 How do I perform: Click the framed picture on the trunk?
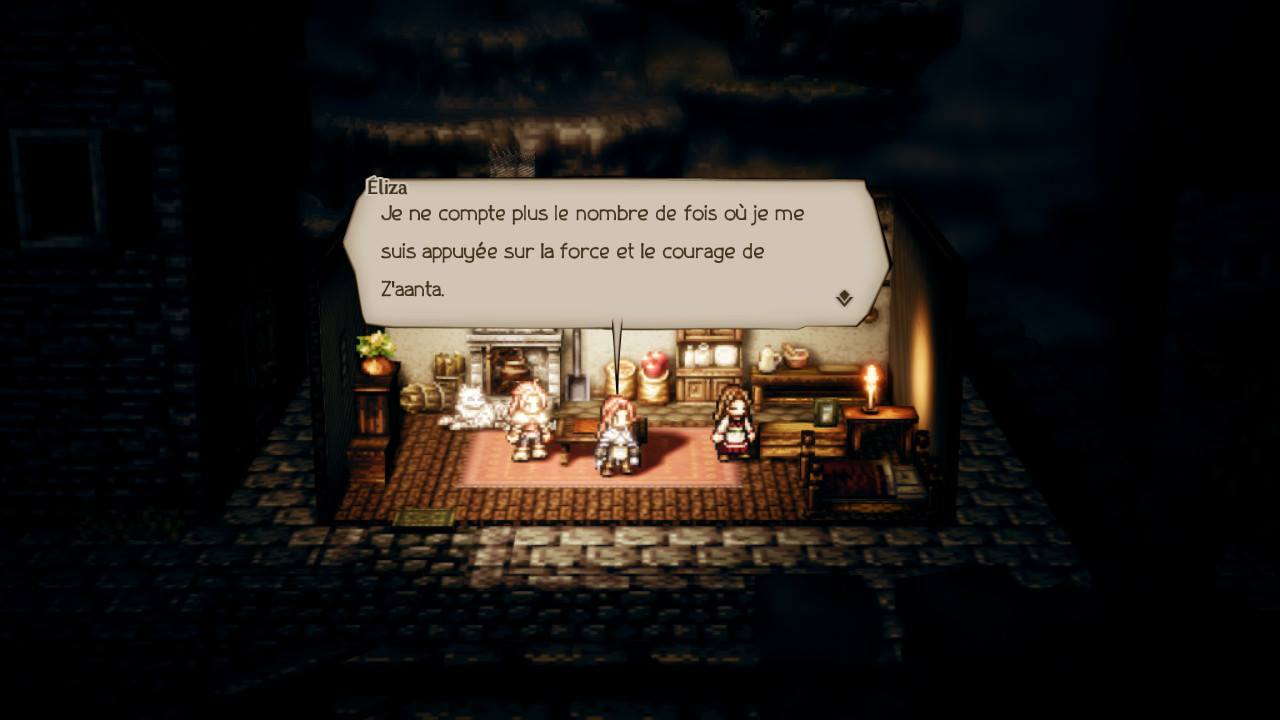(x=825, y=413)
